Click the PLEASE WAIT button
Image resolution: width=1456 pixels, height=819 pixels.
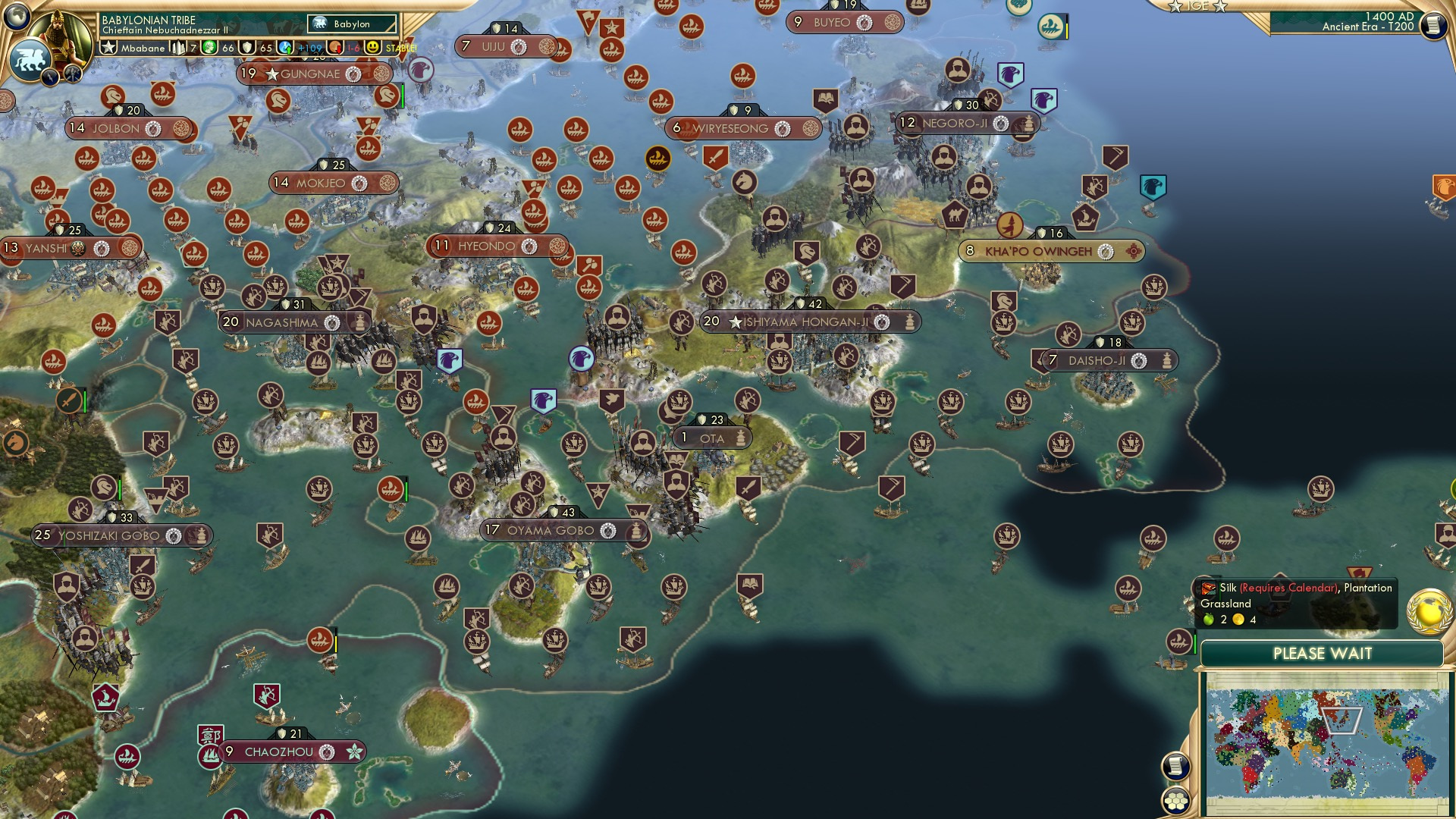point(1323,652)
